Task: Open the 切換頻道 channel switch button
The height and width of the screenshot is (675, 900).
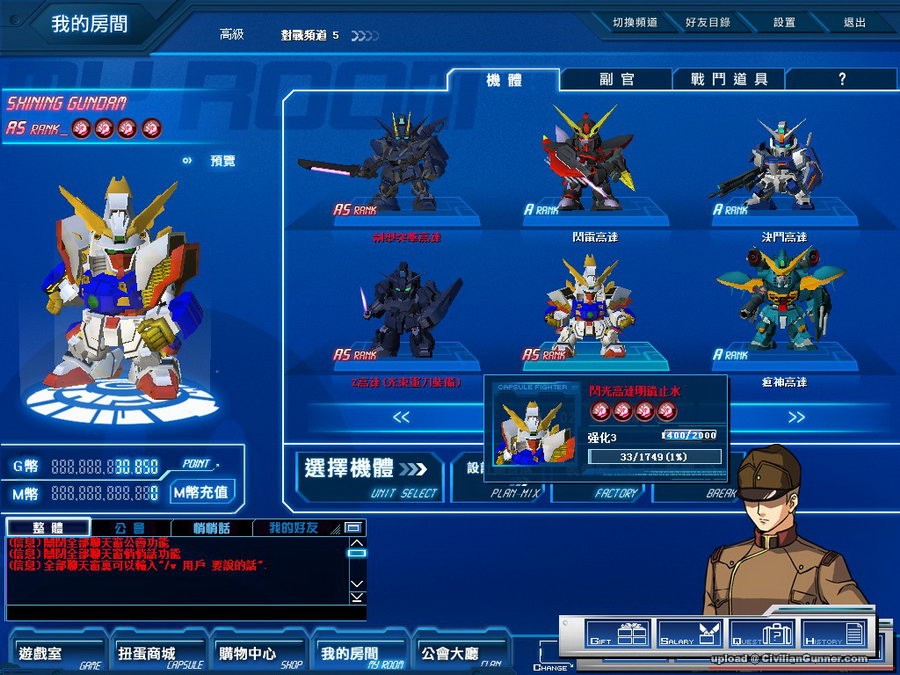Action: click(x=635, y=22)
